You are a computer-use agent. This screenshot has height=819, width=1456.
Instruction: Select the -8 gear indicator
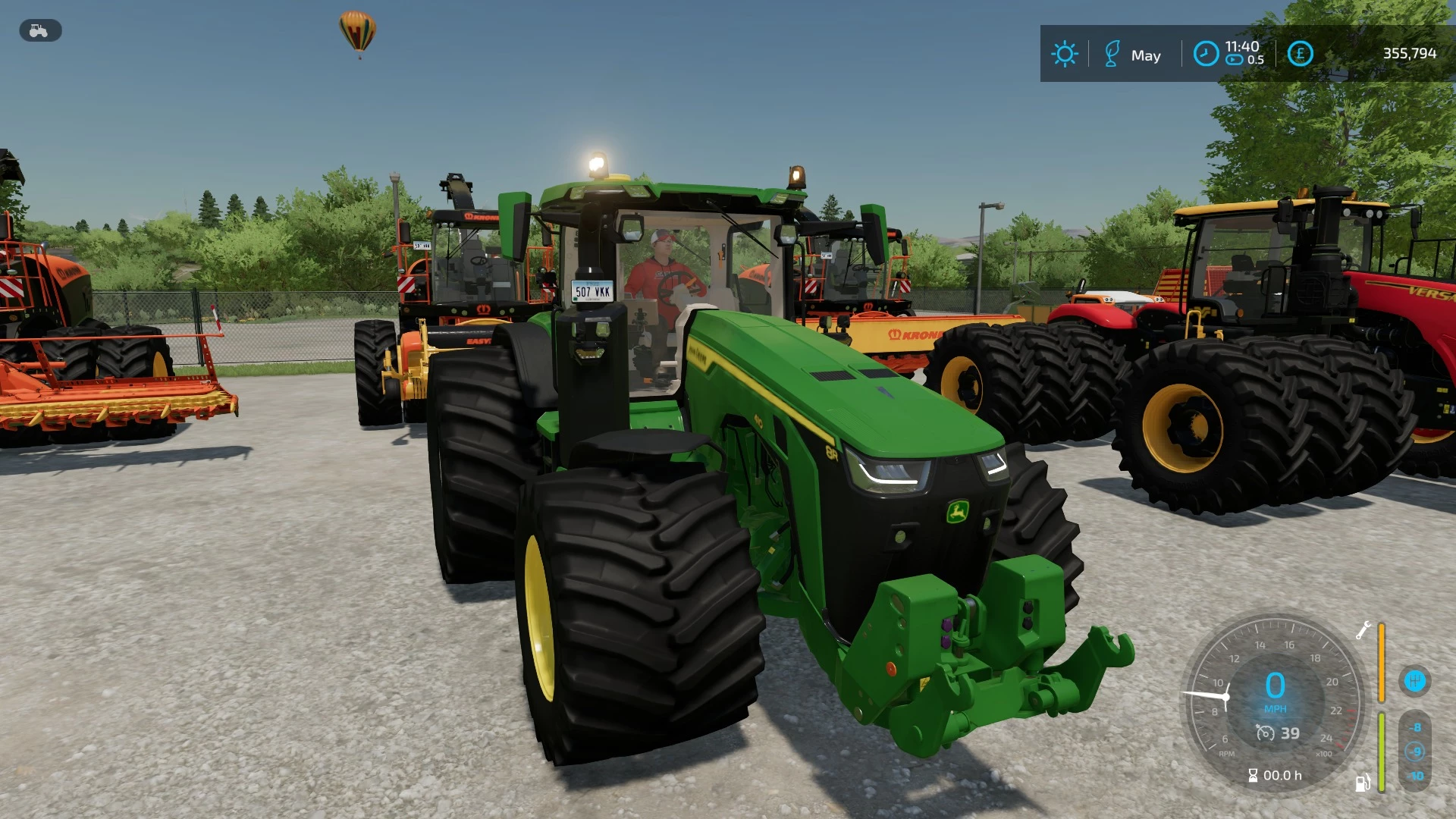click(x=1415, y=727)
